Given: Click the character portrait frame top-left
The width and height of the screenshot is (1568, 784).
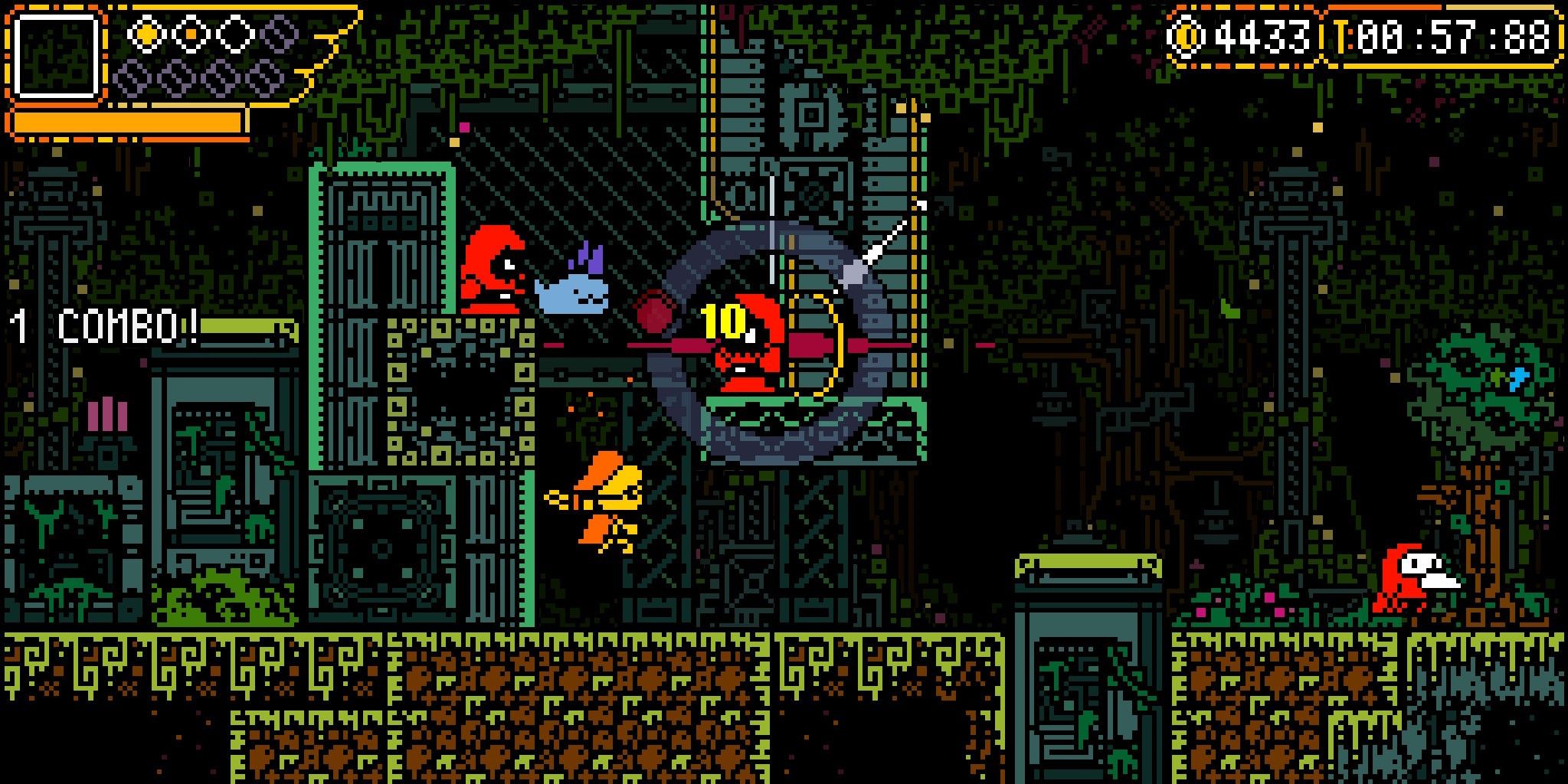Looking at the screenshot, I should tap(57, 57).
